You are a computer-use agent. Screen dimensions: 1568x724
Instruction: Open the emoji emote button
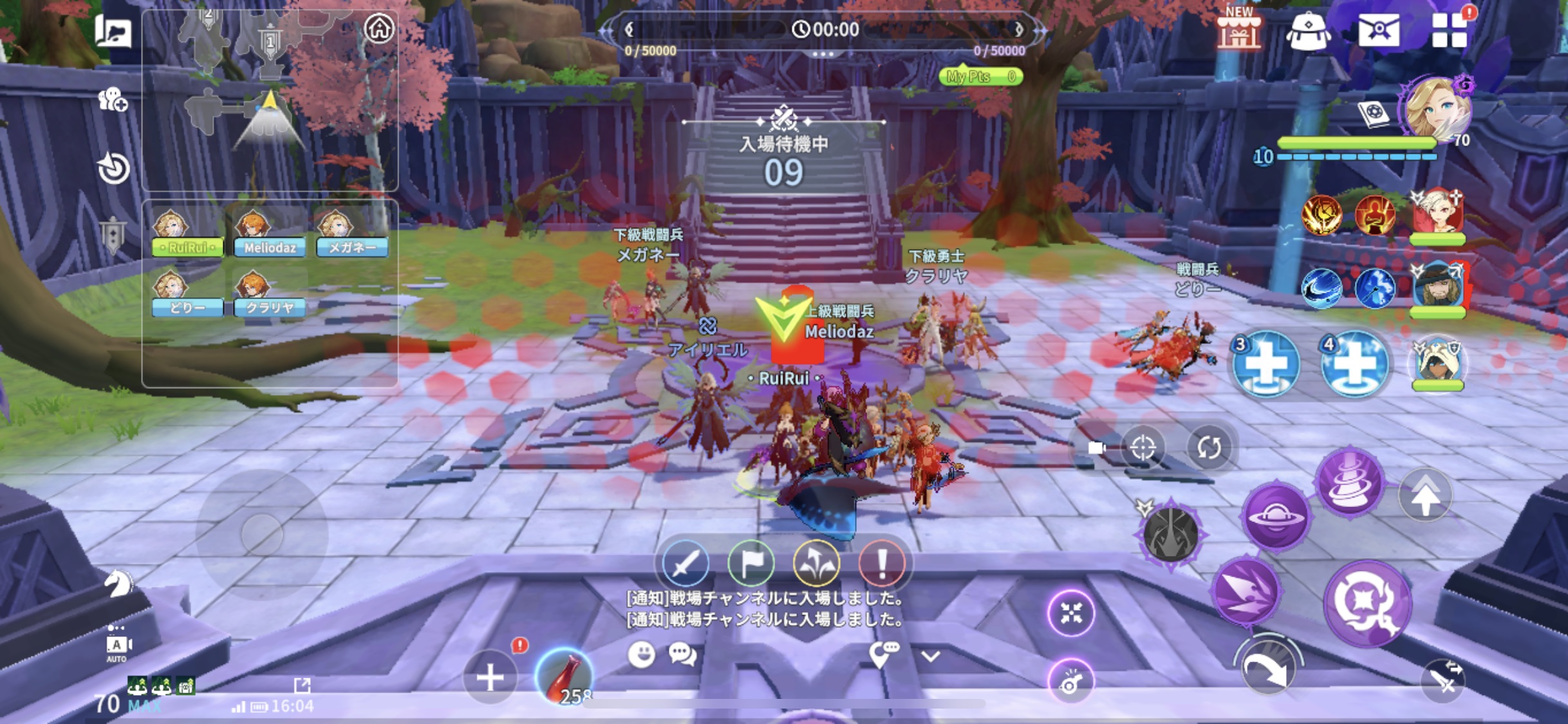click(x=641, y=654)
